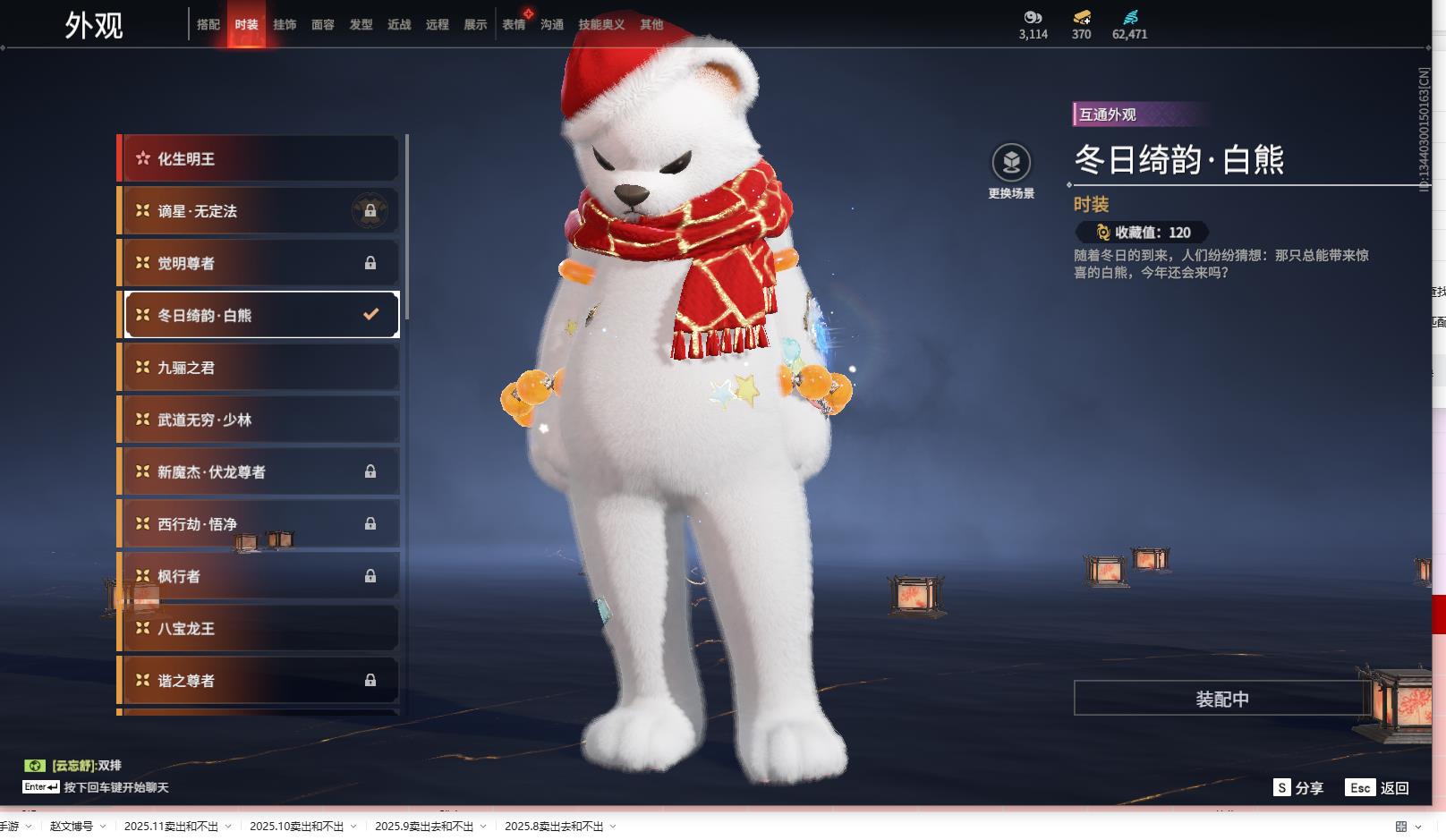Show the 表情 tab

[514, 25]
